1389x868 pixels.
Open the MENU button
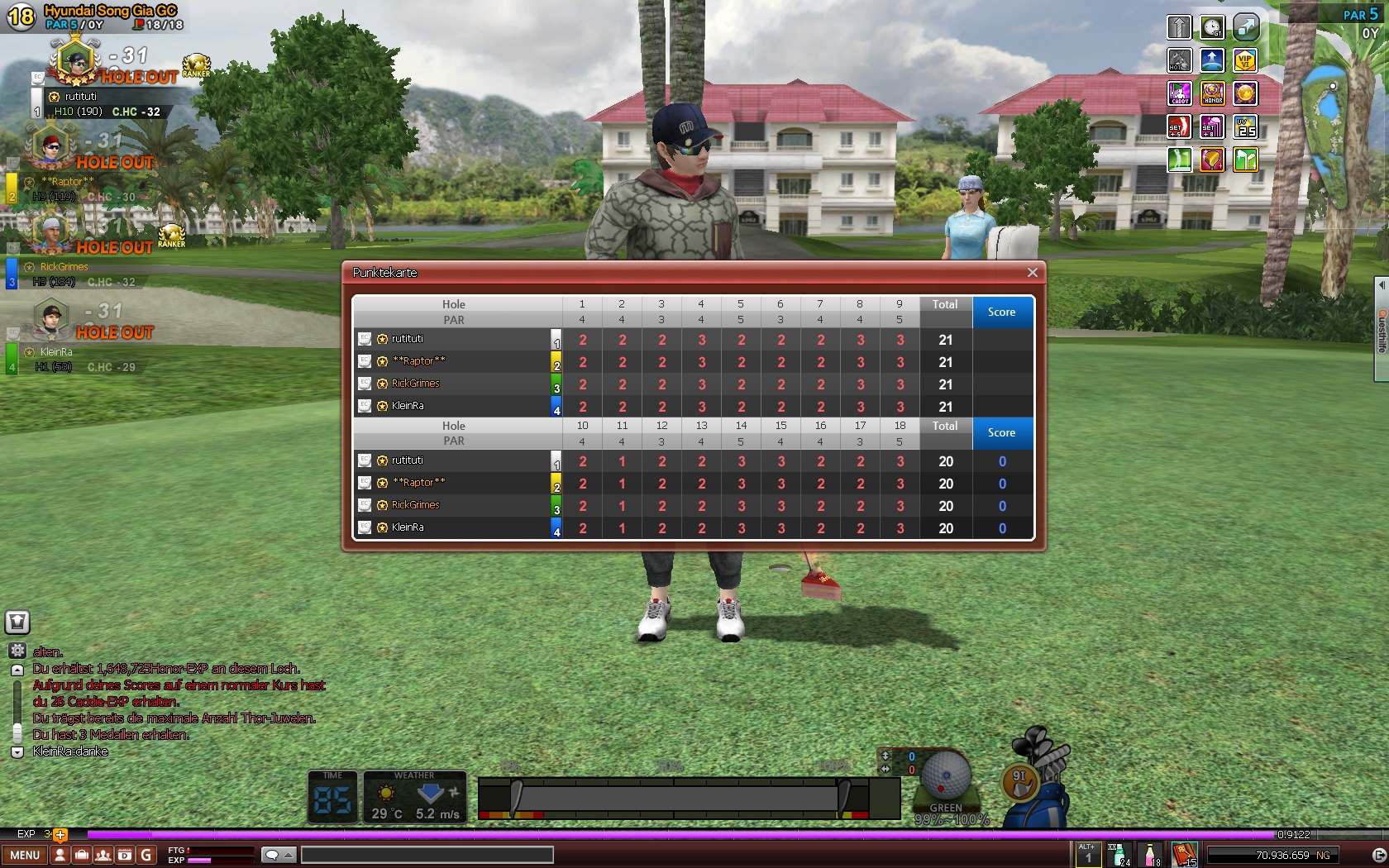(x=25, y=855)
